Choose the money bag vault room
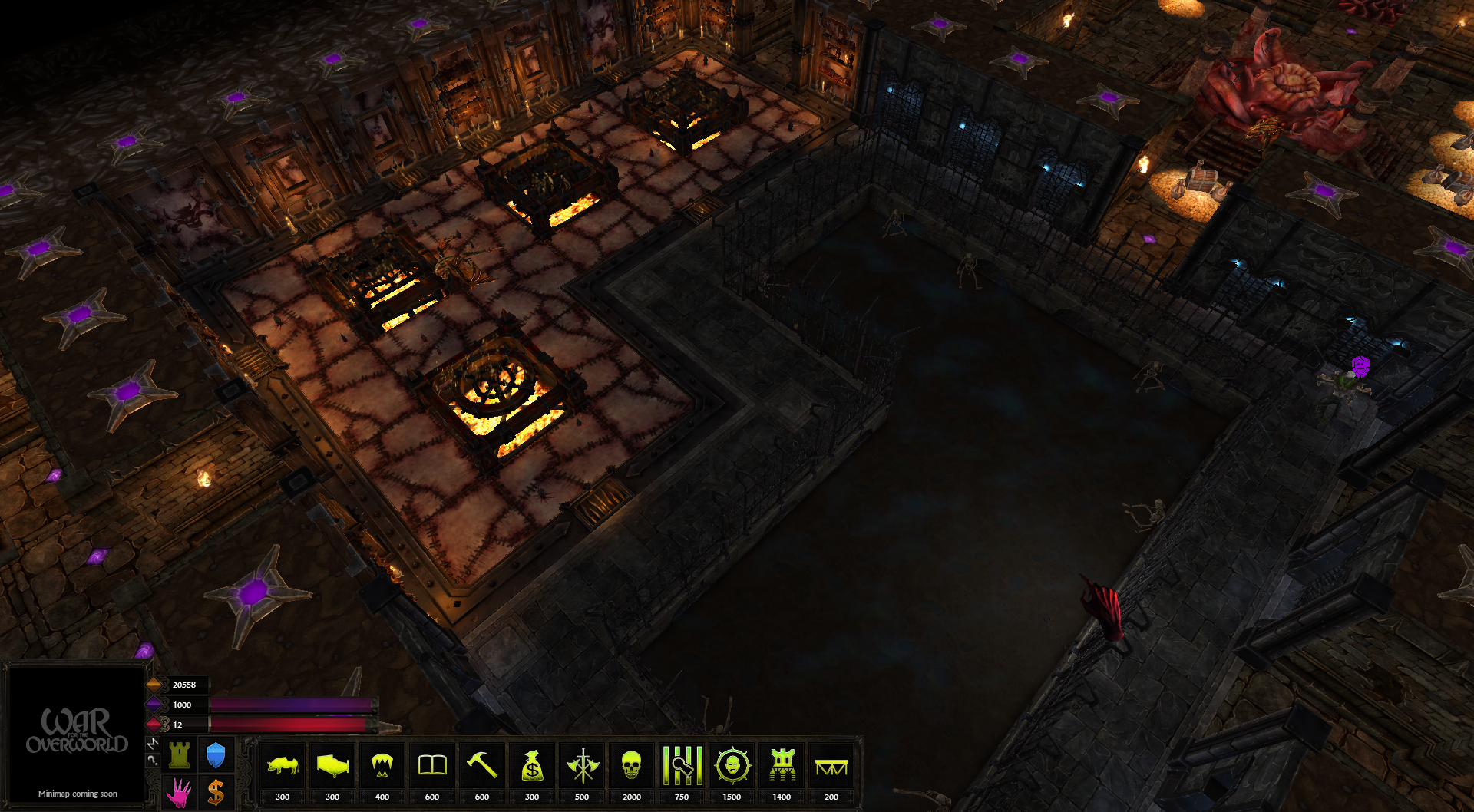The width and height of the screenshot is (1474, 812). click(x=532, y=765)
